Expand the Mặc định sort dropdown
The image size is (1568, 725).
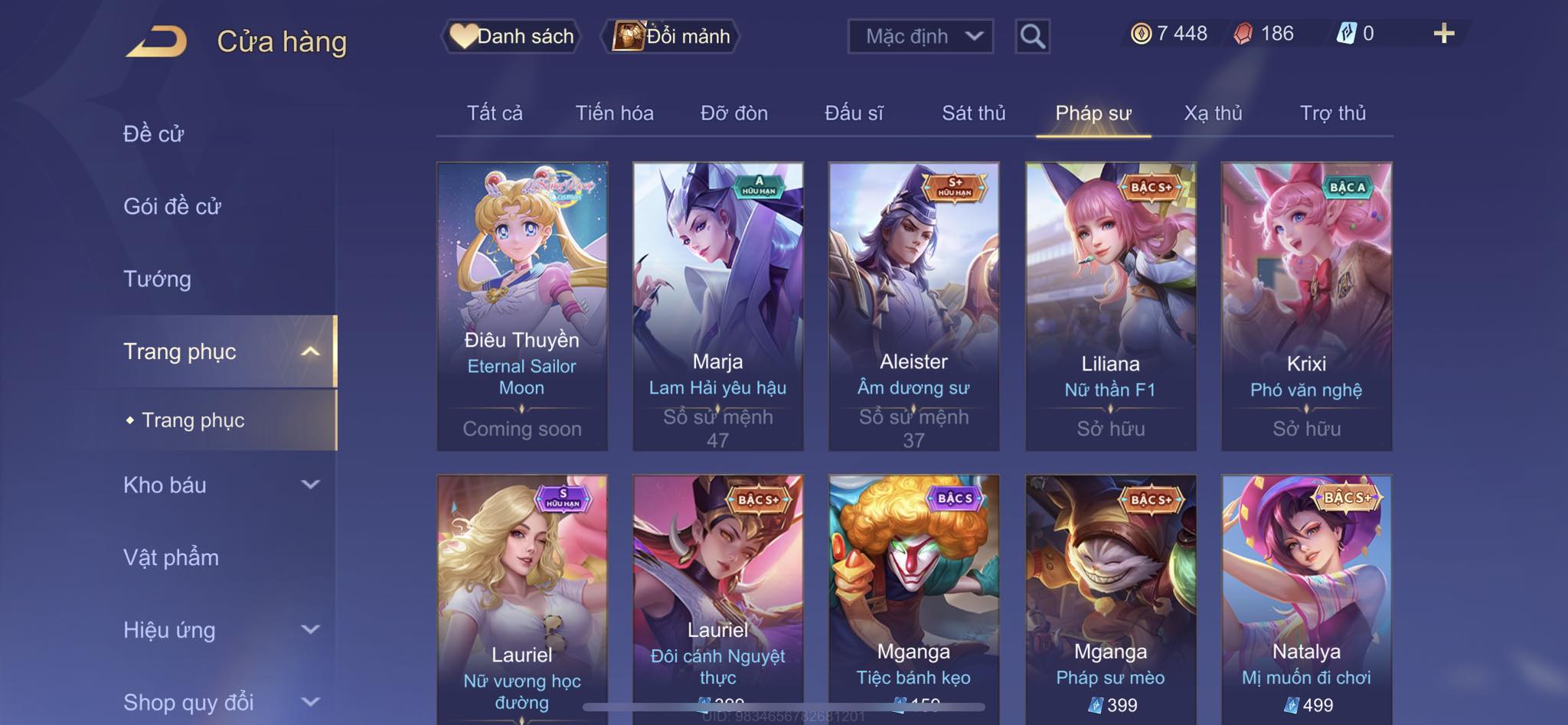[x=920, y=36]
